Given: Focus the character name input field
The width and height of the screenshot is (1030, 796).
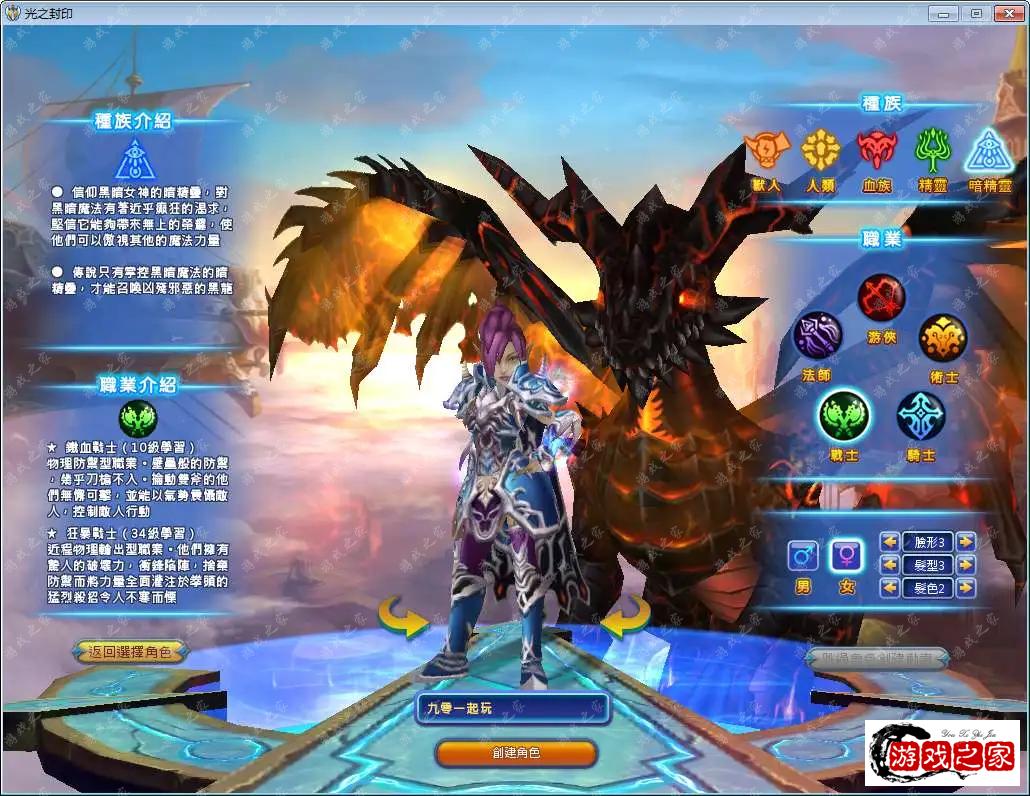Looking at the screenshot, I should pyautogui.click(x=512, y=708).
